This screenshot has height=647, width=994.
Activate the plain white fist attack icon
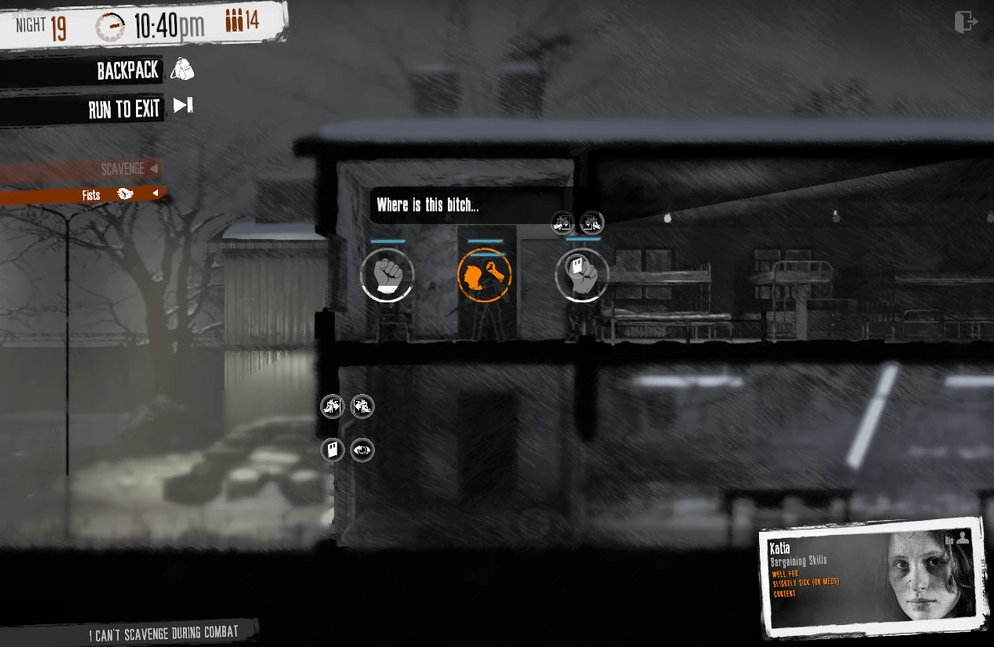(387, 275)
